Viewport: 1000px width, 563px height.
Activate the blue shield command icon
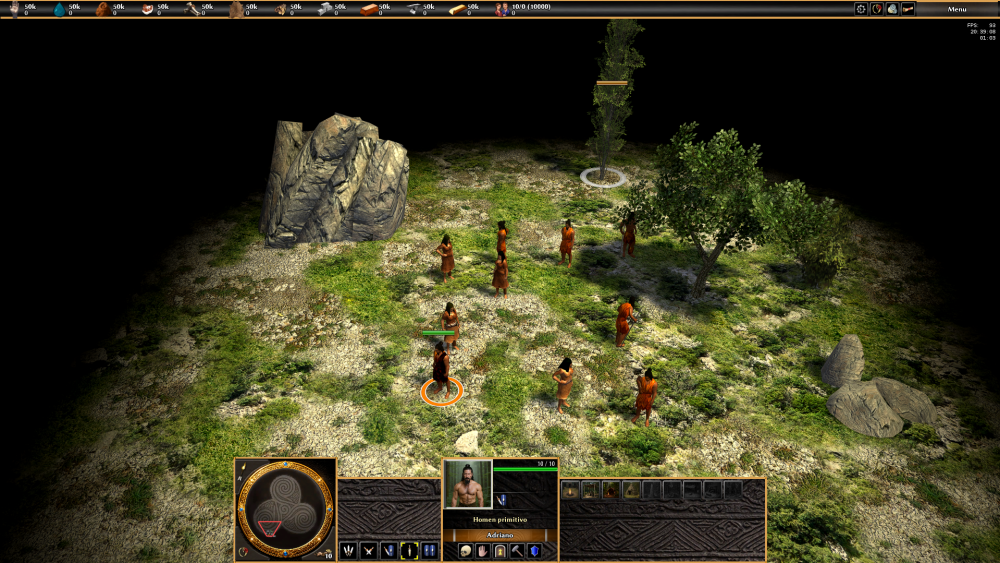534,551
